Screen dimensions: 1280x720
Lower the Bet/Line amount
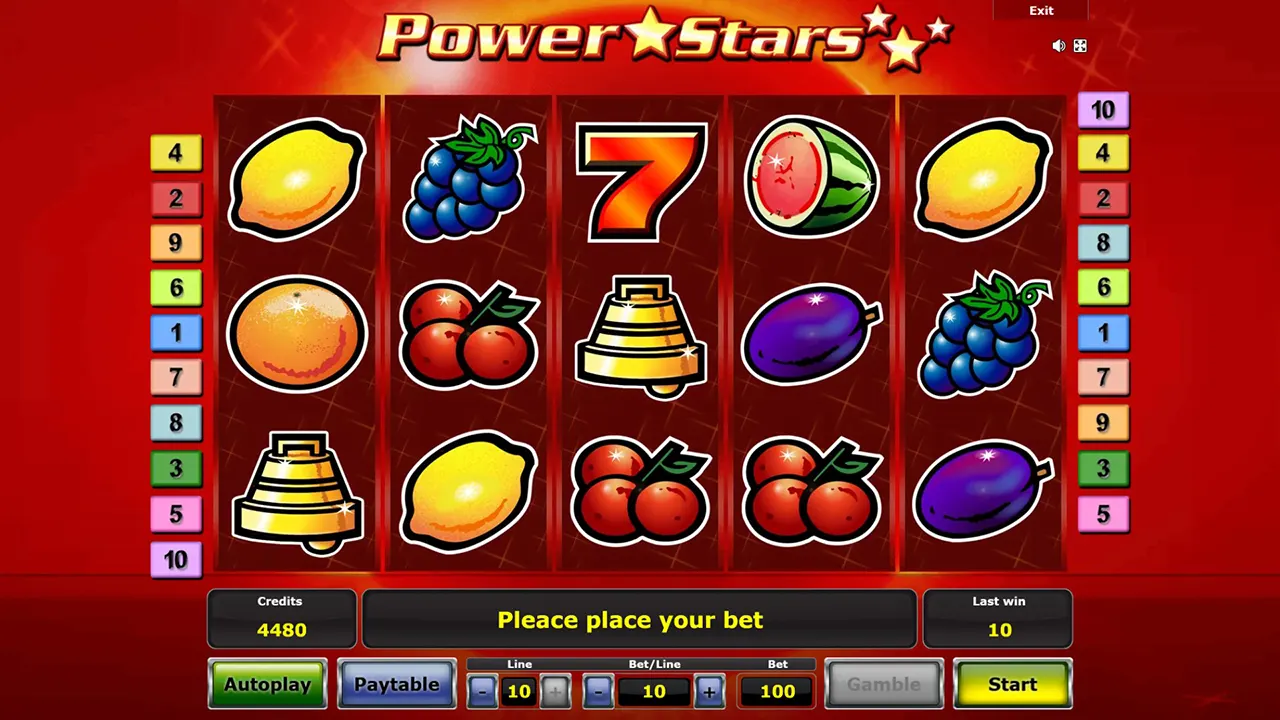[598, 691]
